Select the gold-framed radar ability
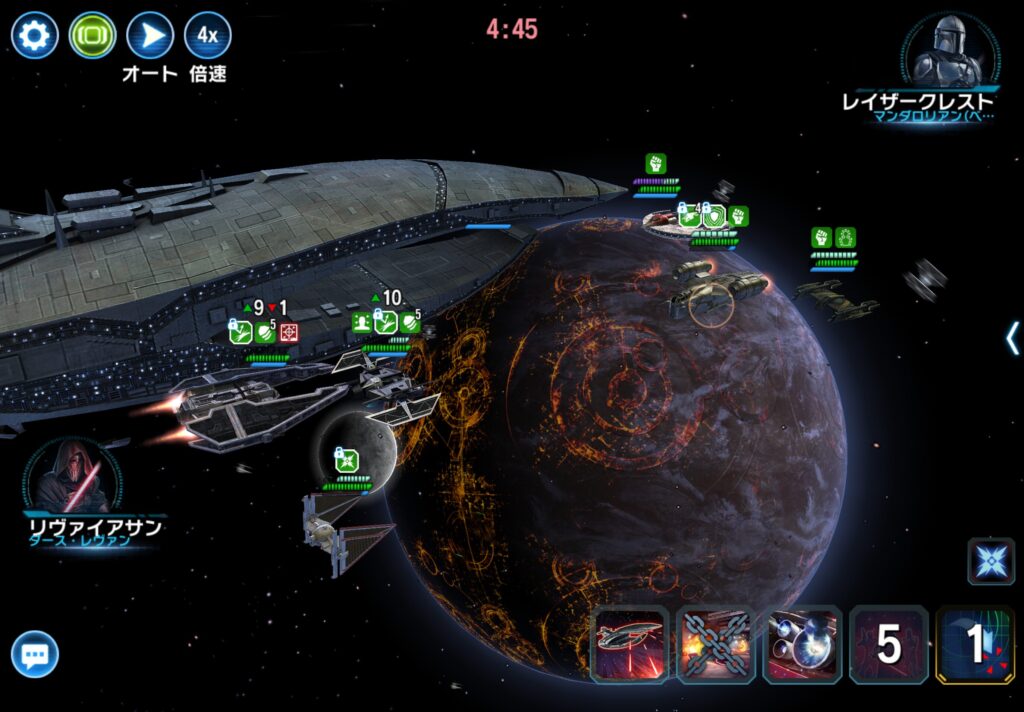The height and width of the screenshot is (712, 1024). (974, 645)
